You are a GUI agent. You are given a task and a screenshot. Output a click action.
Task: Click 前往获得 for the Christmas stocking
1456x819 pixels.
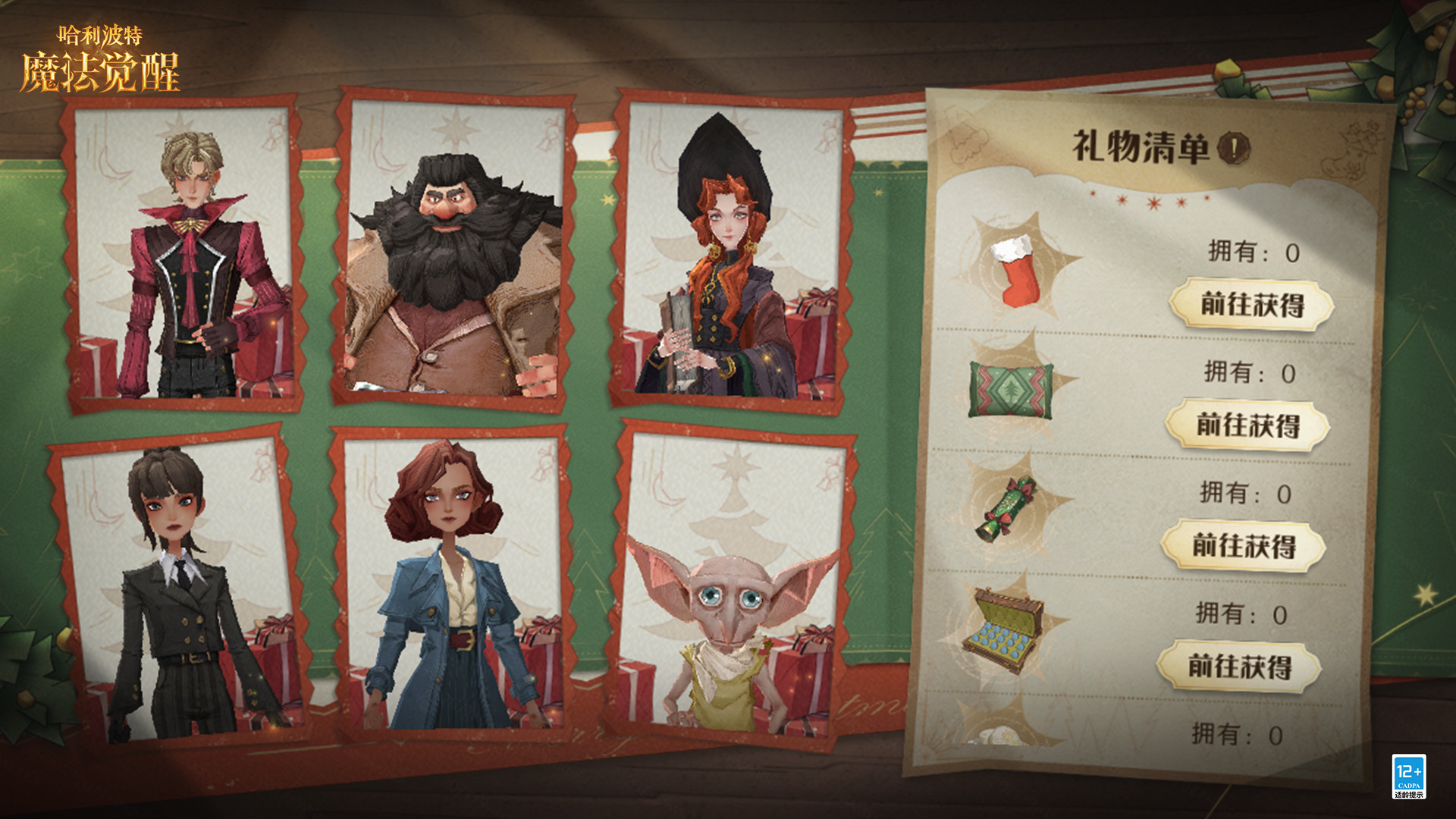(x=1251, y=305)
